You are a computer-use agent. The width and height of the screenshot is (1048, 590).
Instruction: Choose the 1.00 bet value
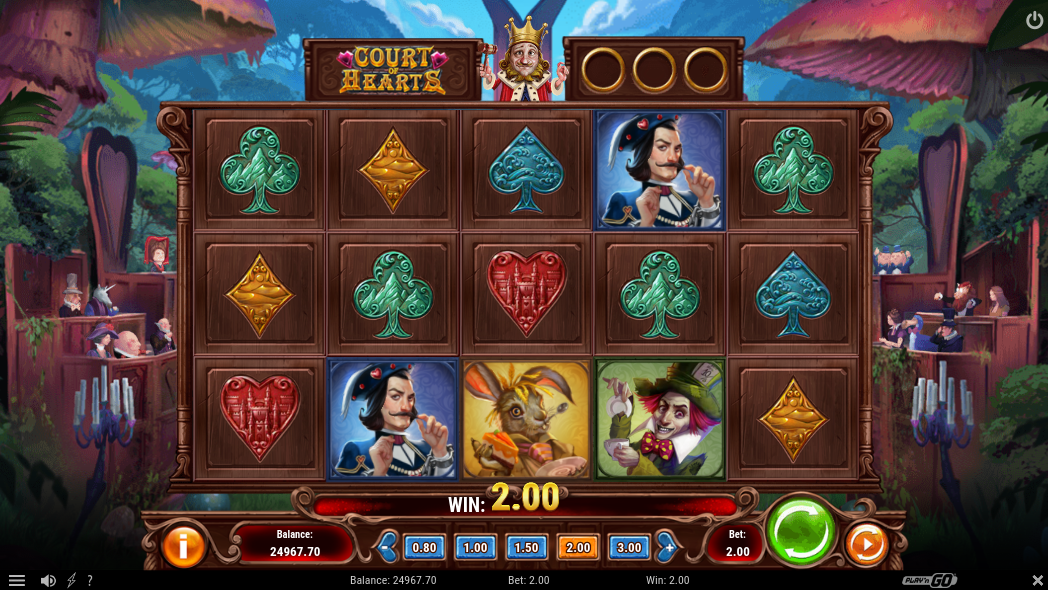[x=475, y=547]
